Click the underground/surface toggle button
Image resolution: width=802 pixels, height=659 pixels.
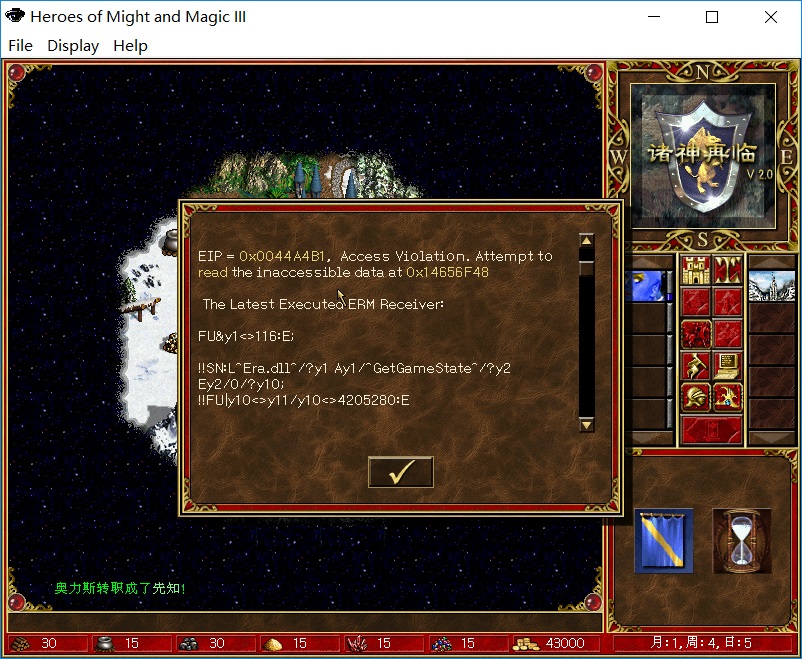click(x=727, y=270)
